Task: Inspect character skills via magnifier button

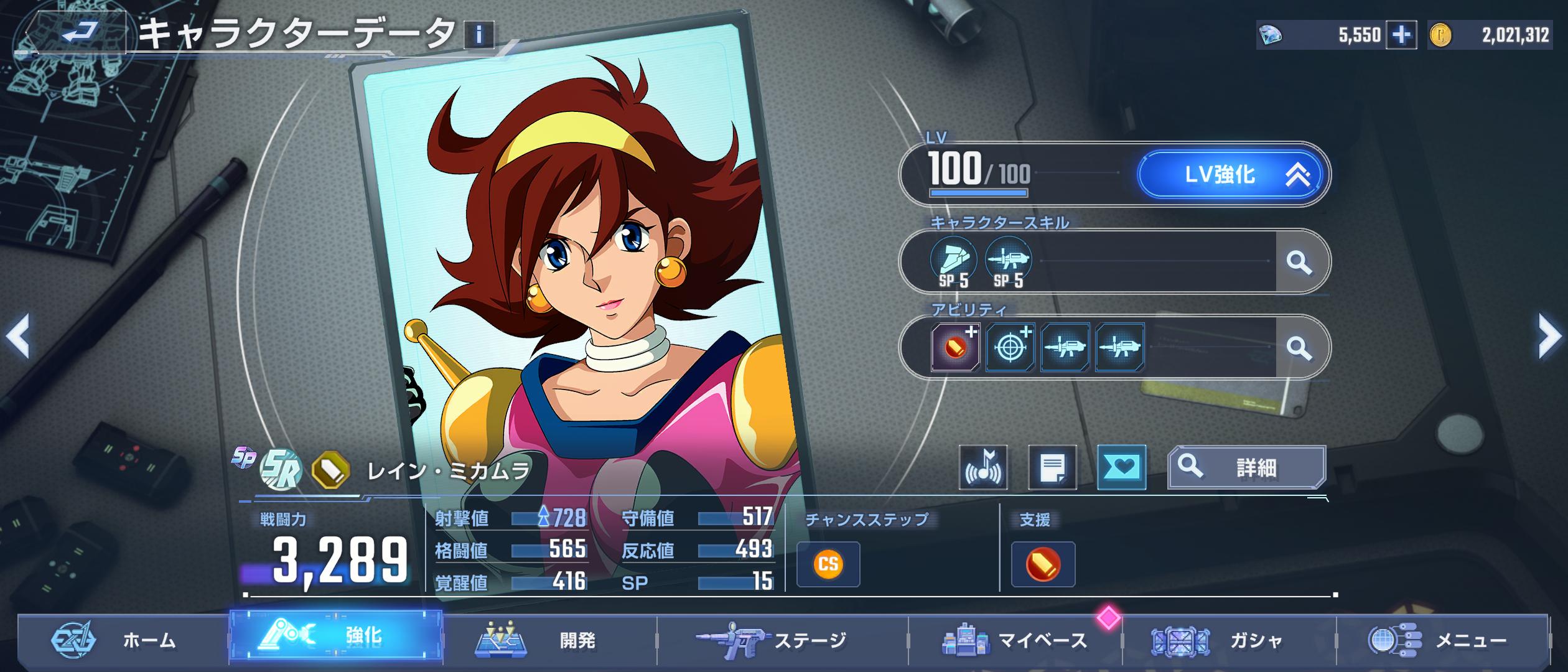Action: [1299, 262]
